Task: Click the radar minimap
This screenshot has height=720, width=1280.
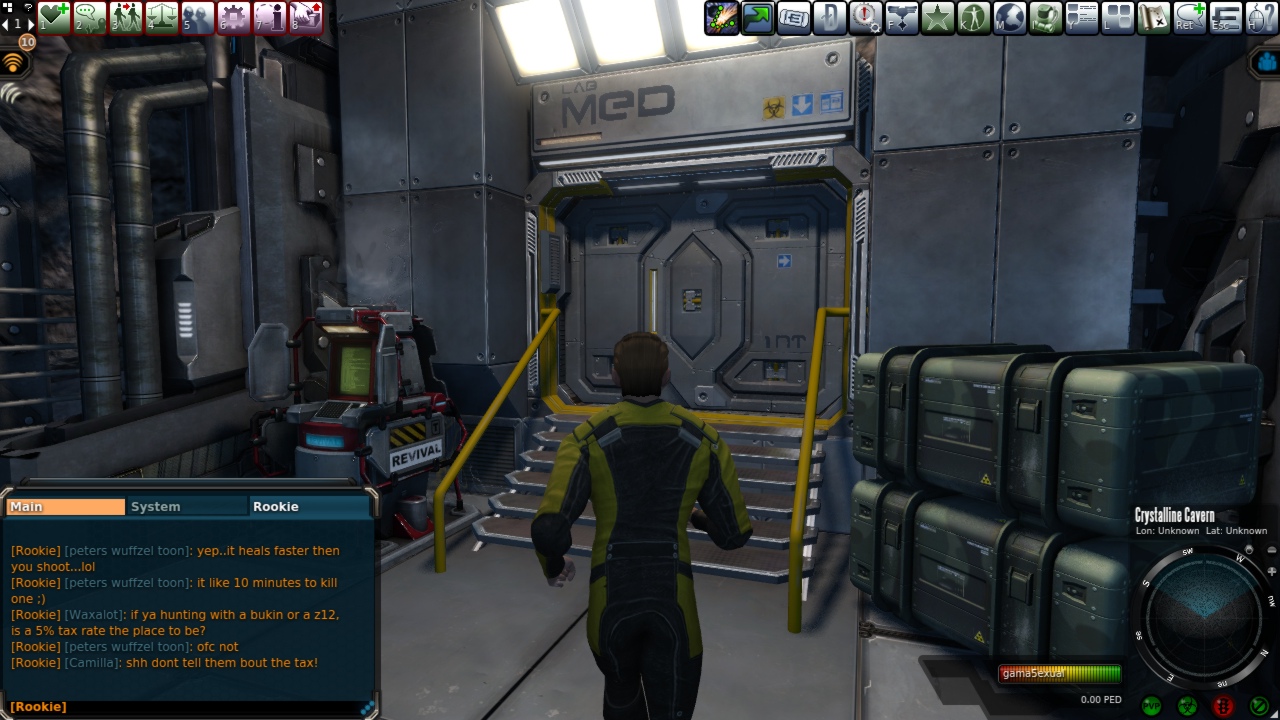Action: point(1206,618)
